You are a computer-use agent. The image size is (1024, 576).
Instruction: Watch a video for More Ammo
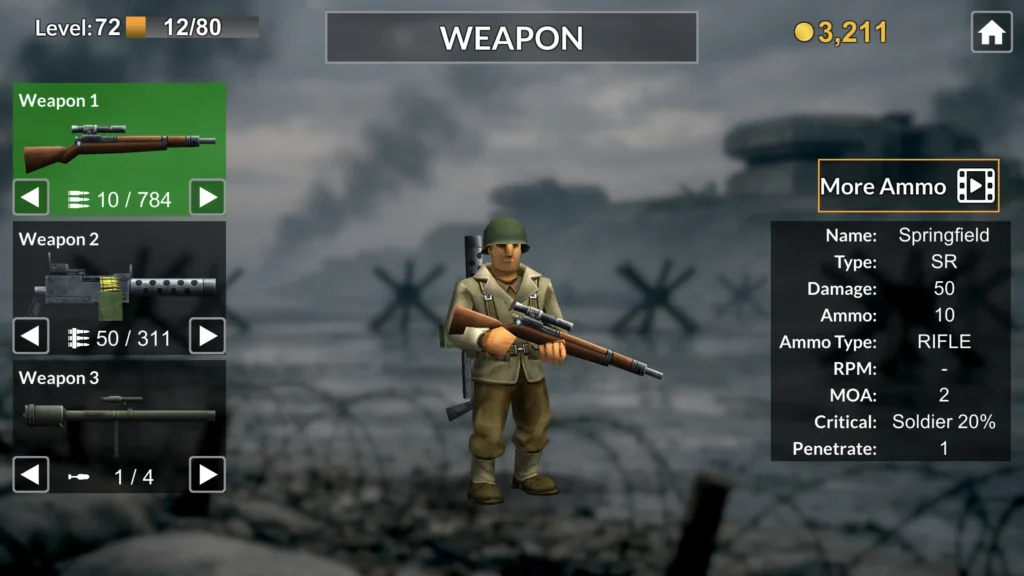908,186
